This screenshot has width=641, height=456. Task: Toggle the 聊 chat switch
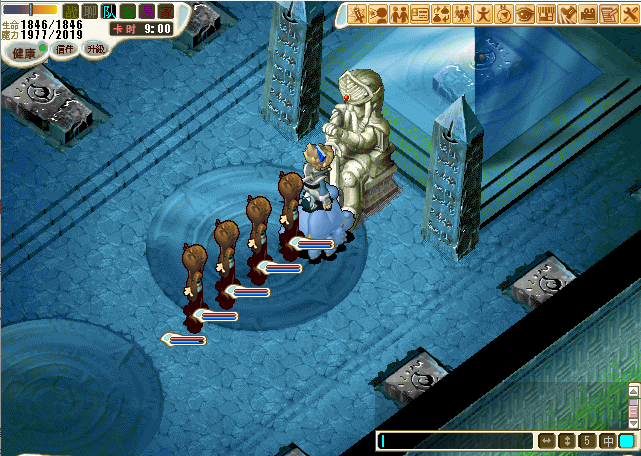(90, 11)
